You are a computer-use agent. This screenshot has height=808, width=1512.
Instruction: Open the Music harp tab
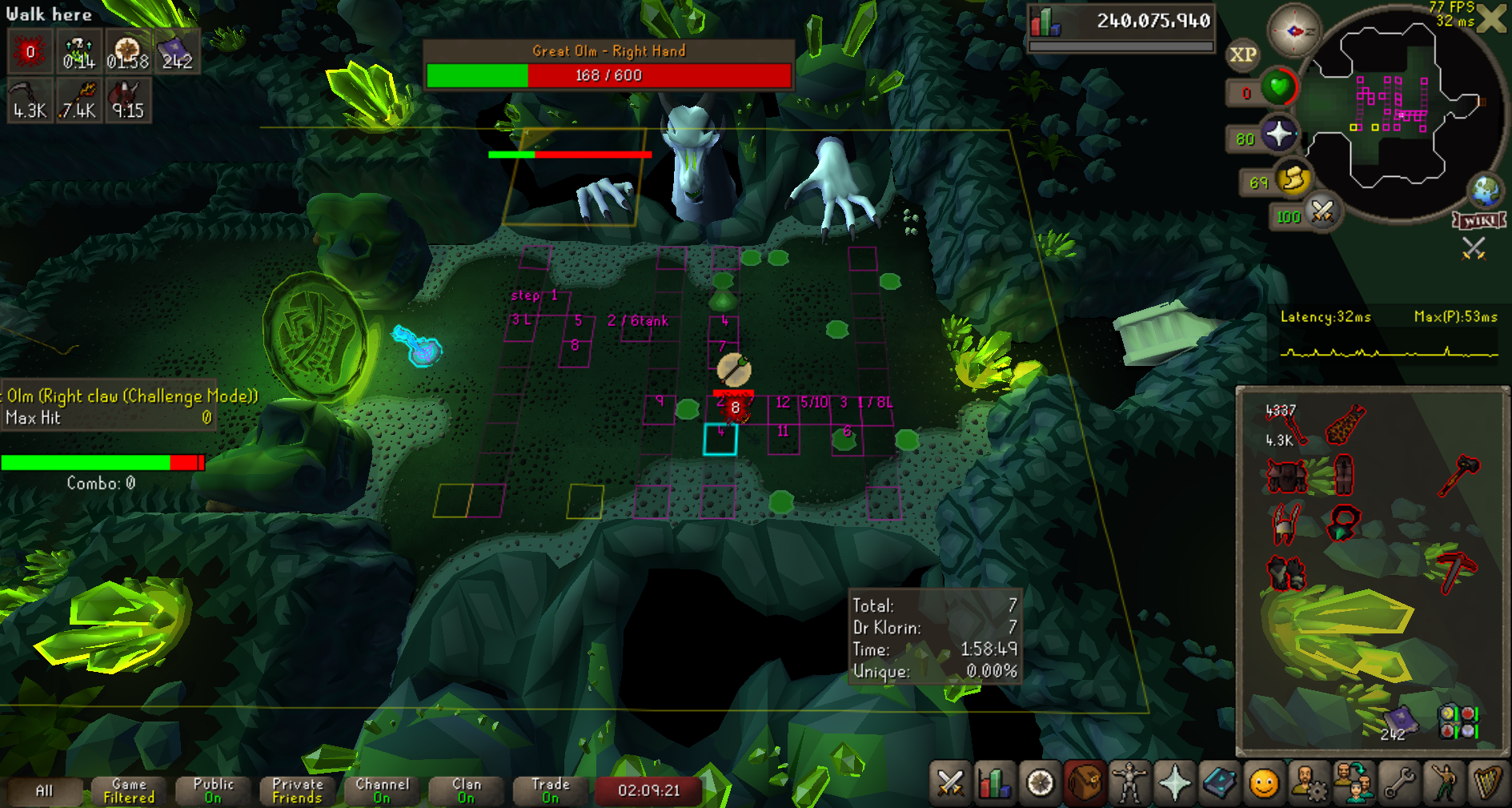coord(1488,782)
